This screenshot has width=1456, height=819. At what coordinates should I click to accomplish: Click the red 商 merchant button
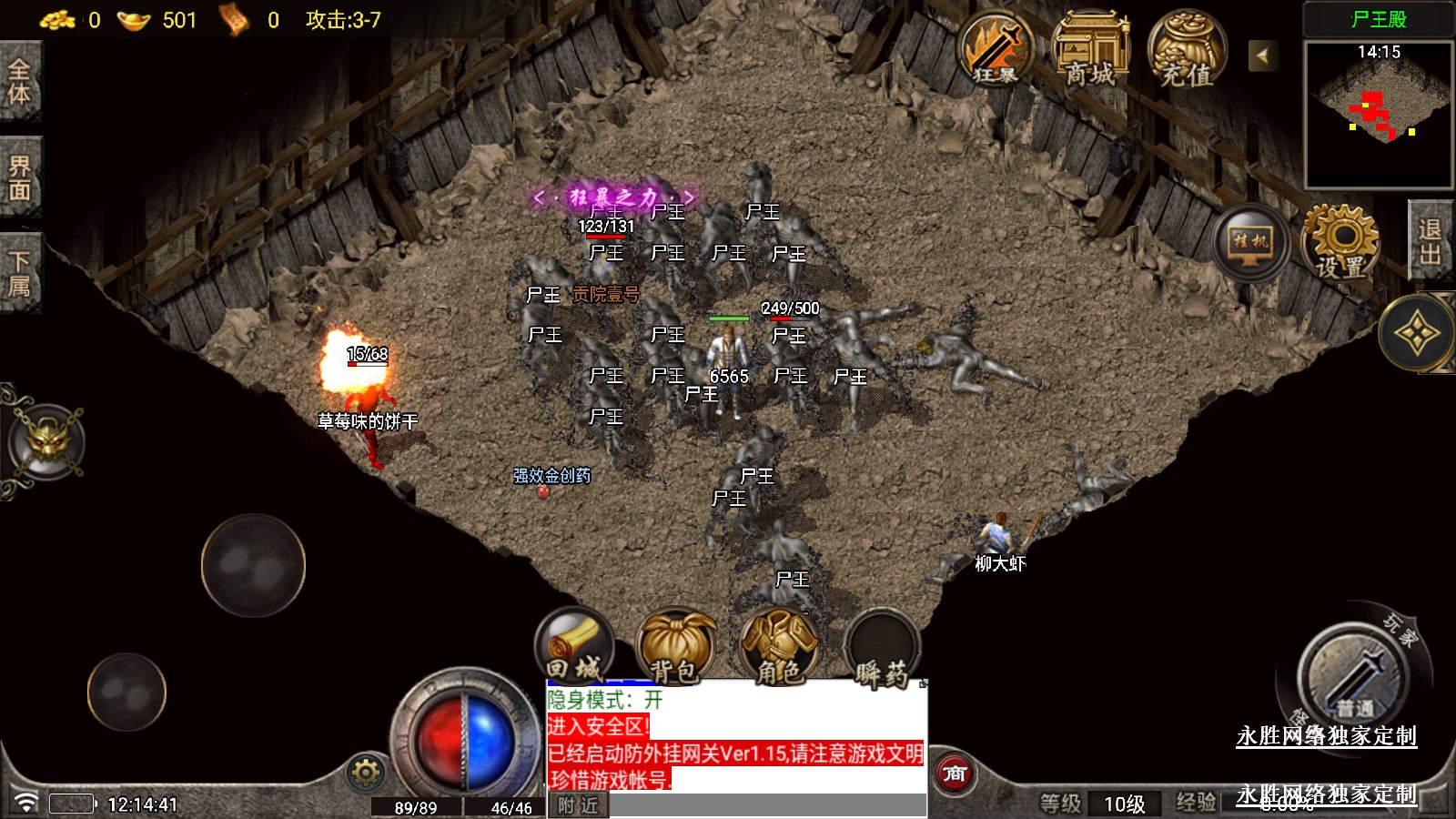[954, 773]
